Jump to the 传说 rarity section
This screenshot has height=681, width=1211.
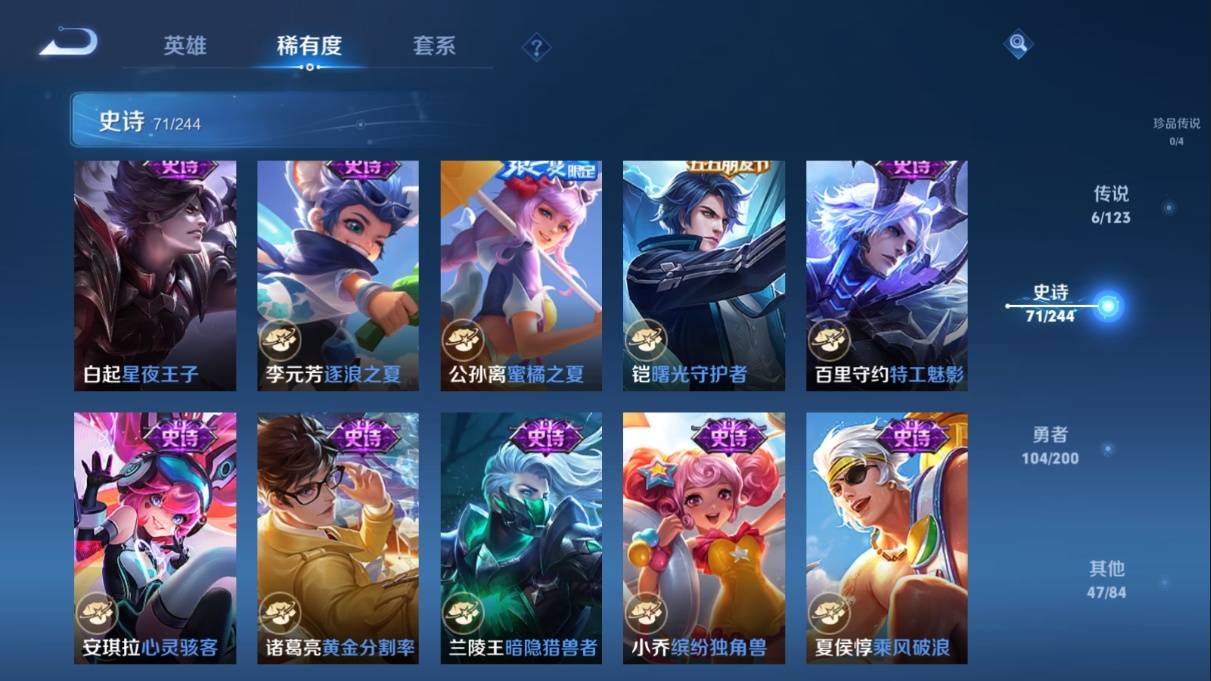point(1112,204)
